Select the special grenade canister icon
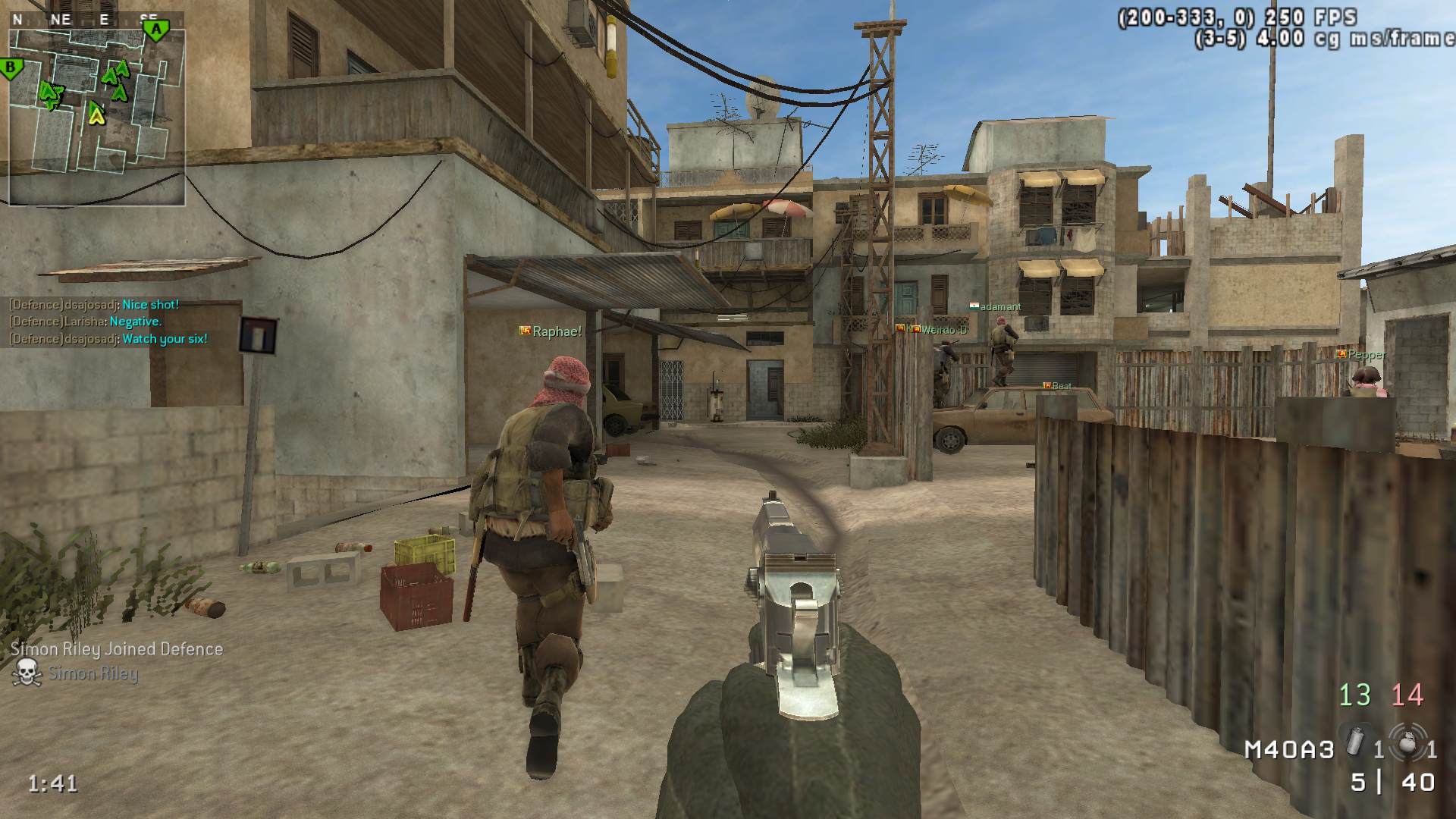The image size is (1456, 819). tap(1355, 741)
